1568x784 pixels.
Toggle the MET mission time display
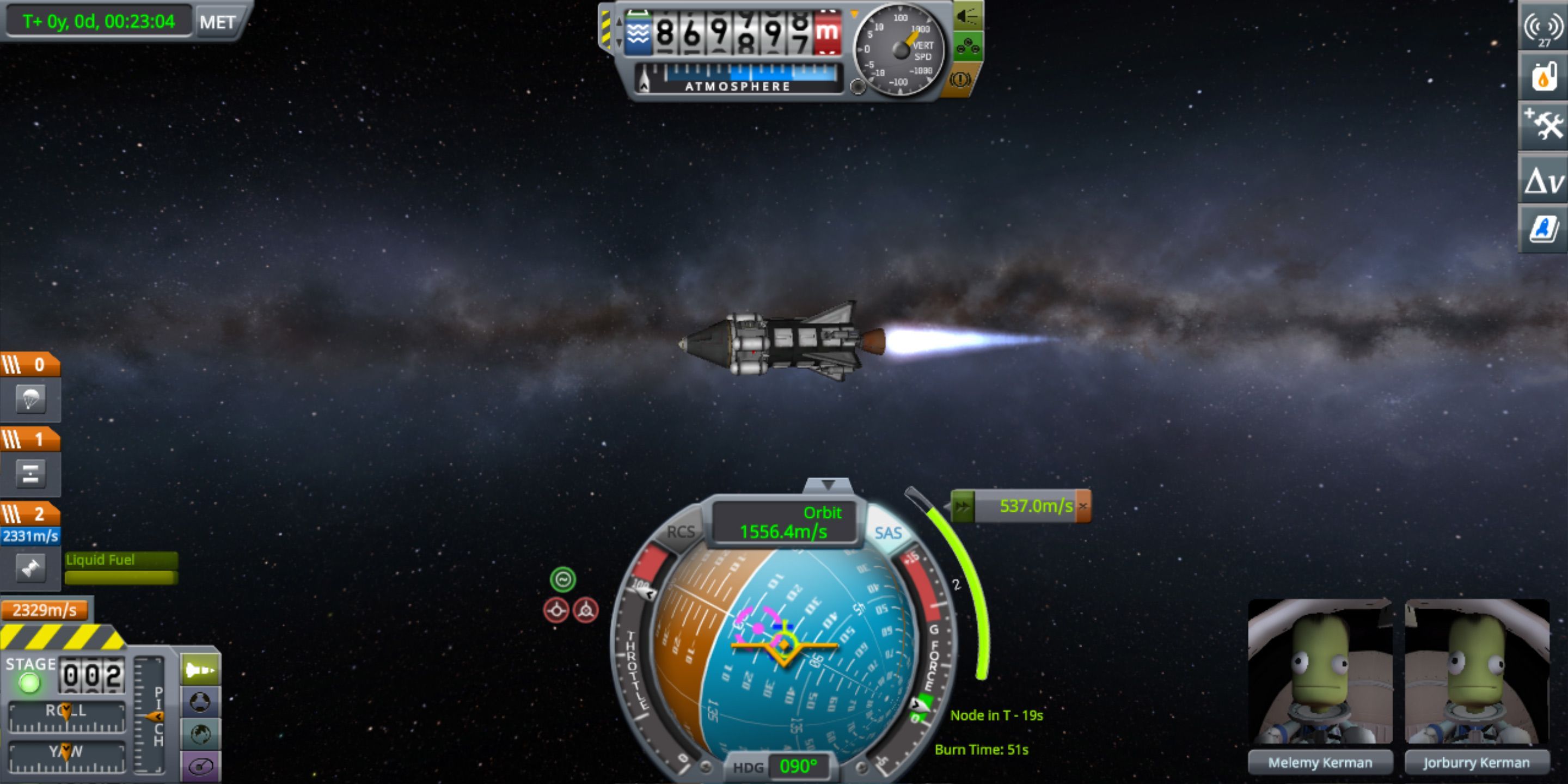coord(217,22)
